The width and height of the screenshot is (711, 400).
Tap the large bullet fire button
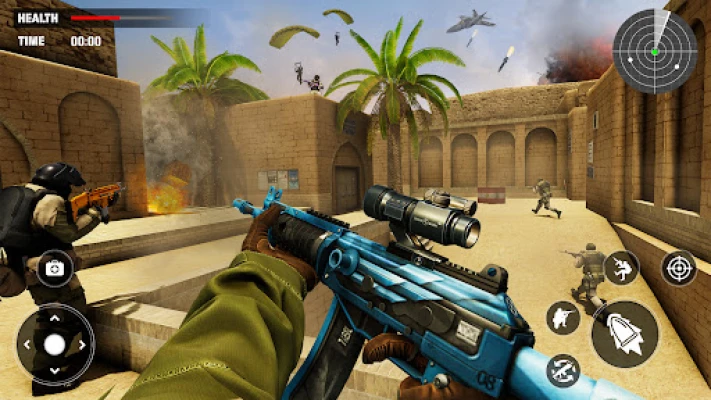(624, 334)
